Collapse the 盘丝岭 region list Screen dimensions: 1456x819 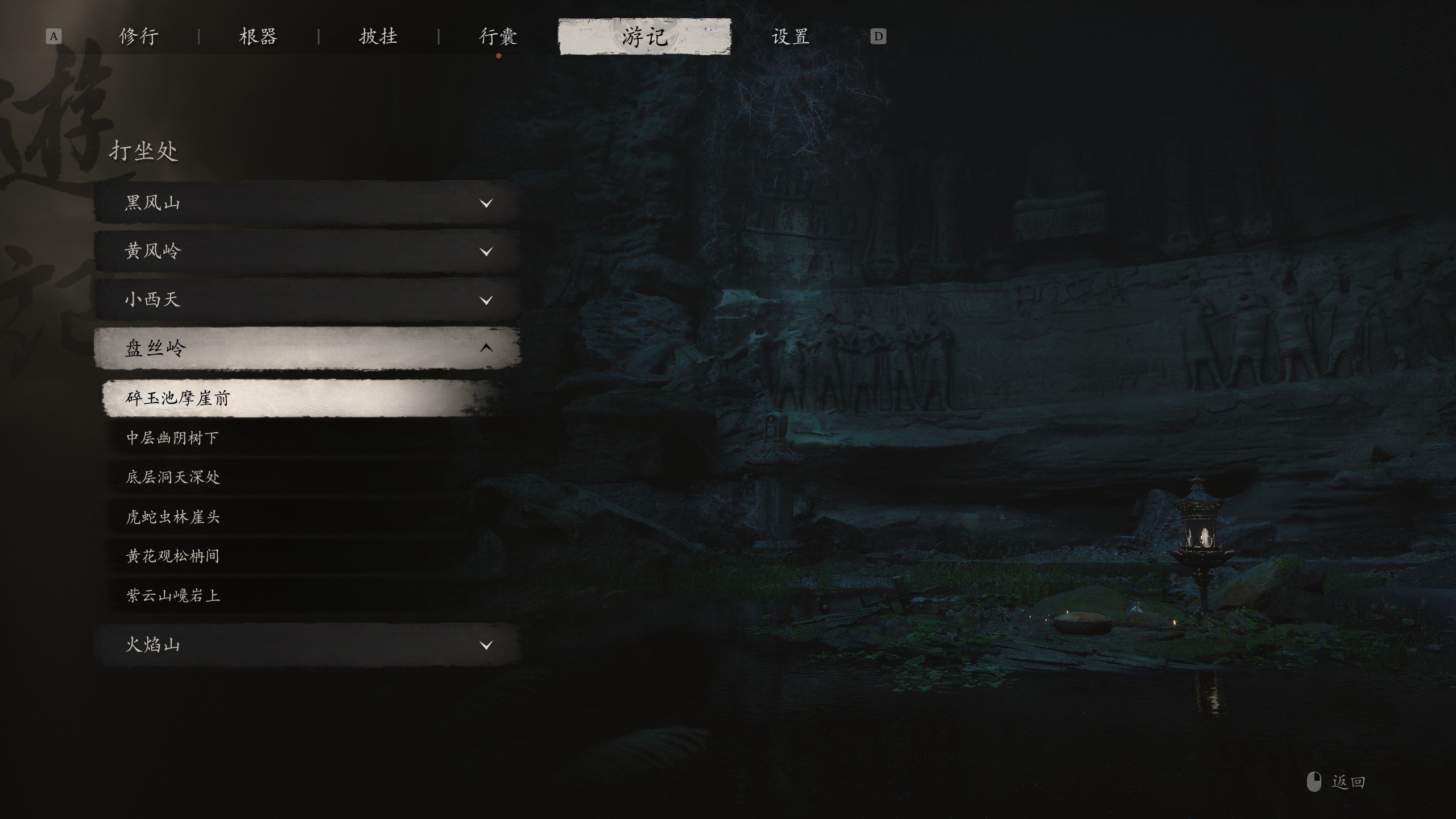307,348
